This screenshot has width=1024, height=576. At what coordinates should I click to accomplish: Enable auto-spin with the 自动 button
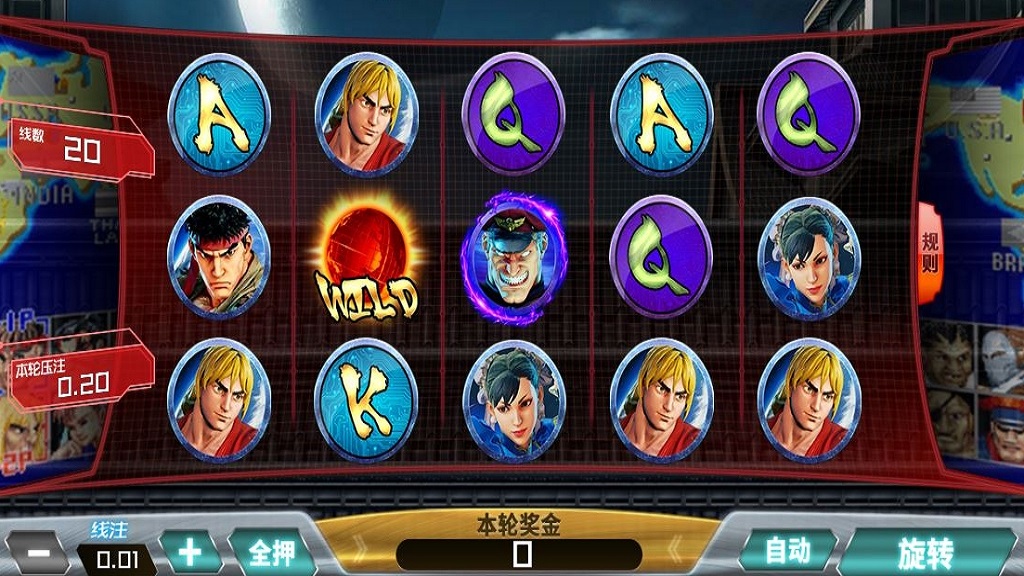pos(787,550)
